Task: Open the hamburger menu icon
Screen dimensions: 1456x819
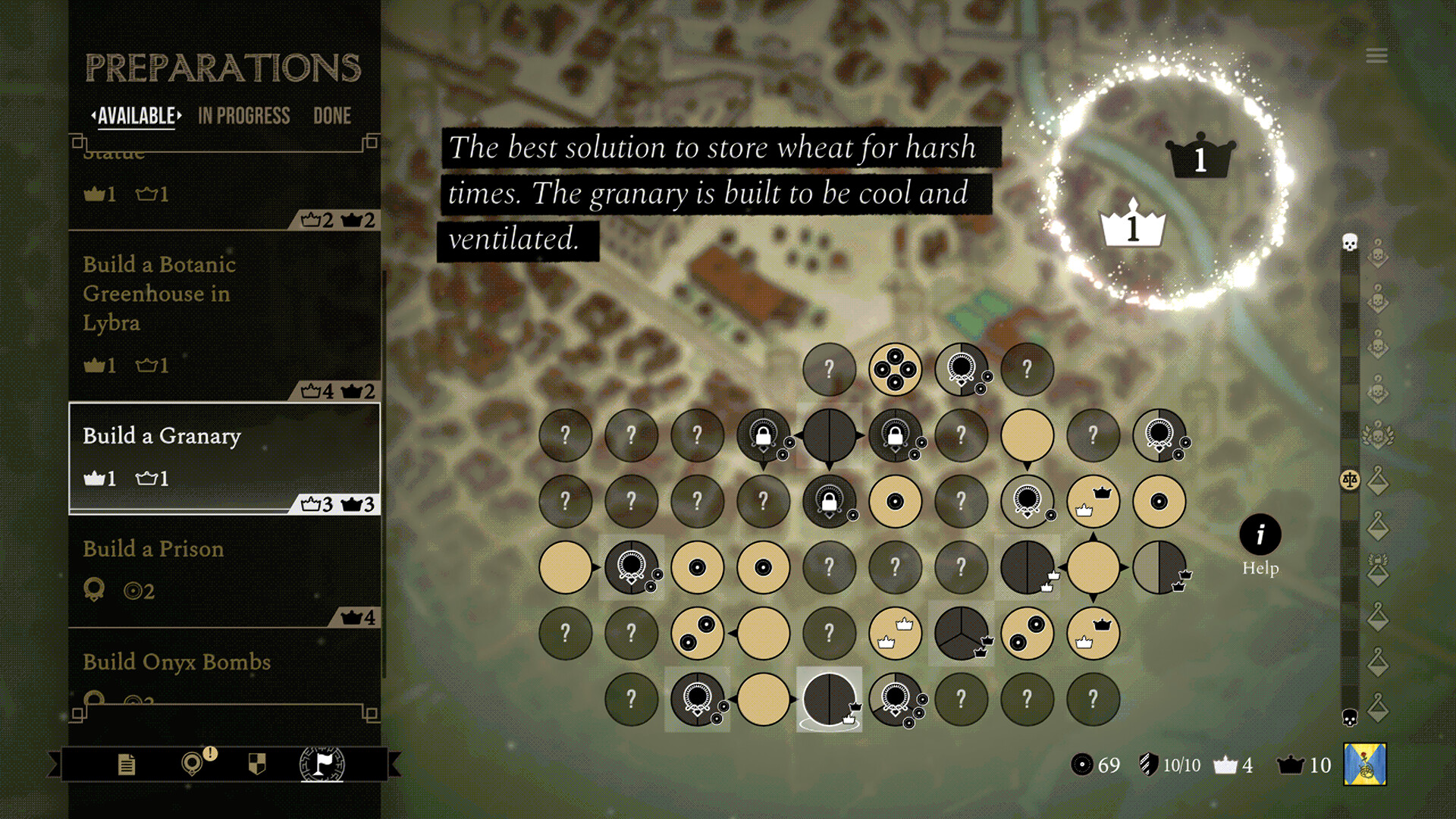Action: 1376,56
